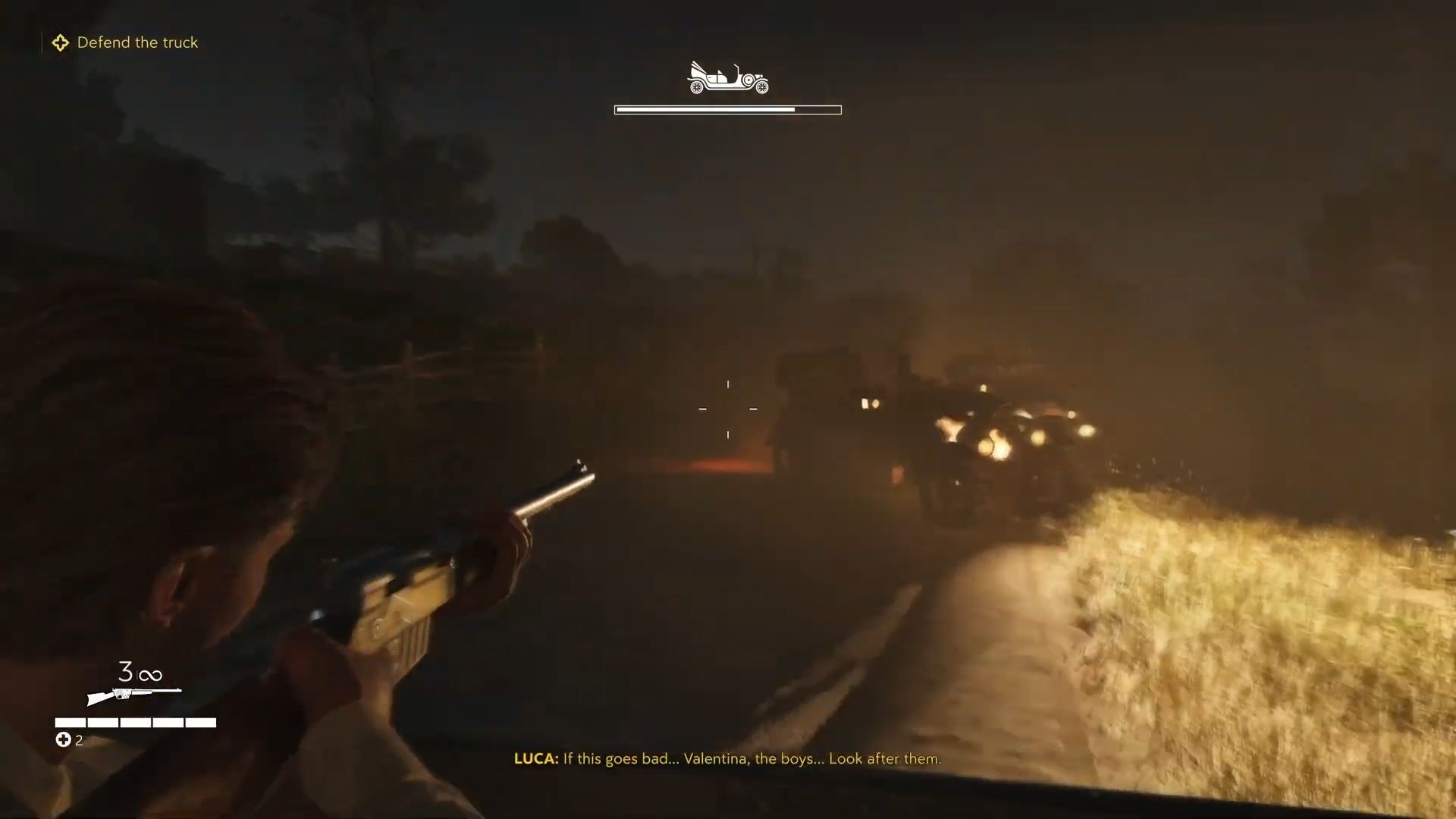Click the medkit cross icon
Viewport: 1456px width, 819px height.
[63, 739]
